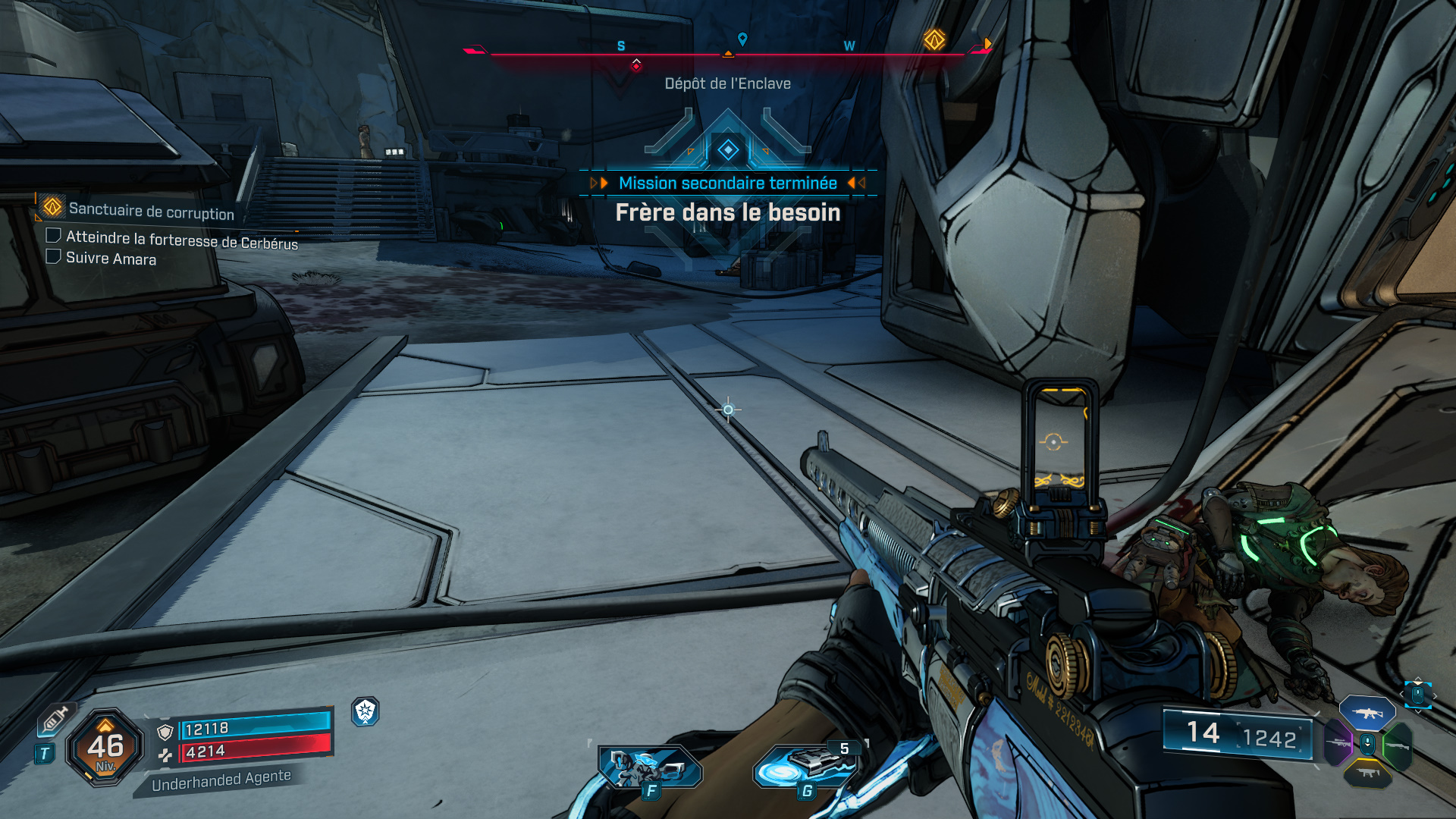The height and width of the screenshot is (819, 1456).
Task: Equip the green shotgun weapon slot
Action: (1397, 746)
